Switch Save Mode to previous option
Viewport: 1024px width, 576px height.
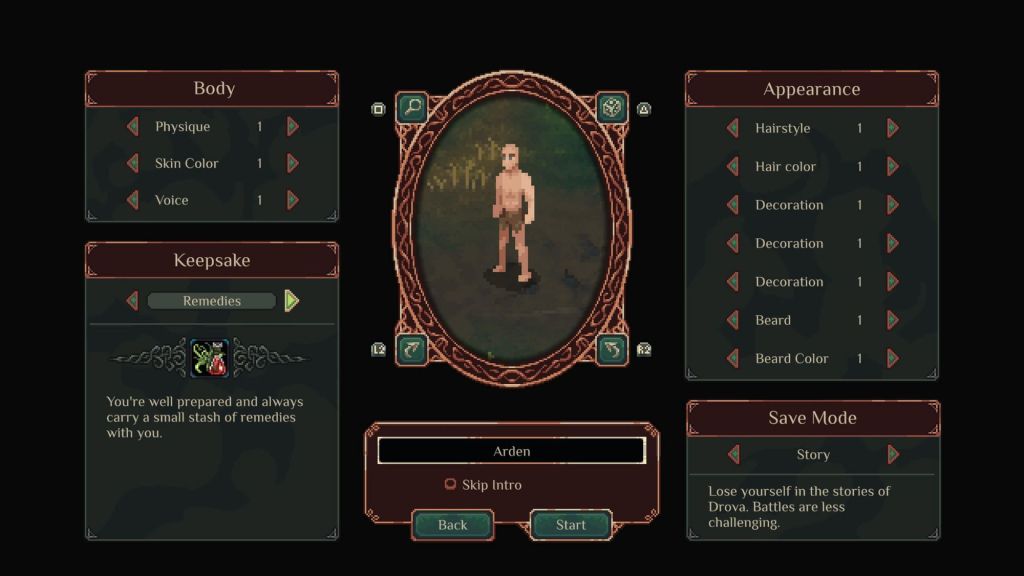[733, 454]
